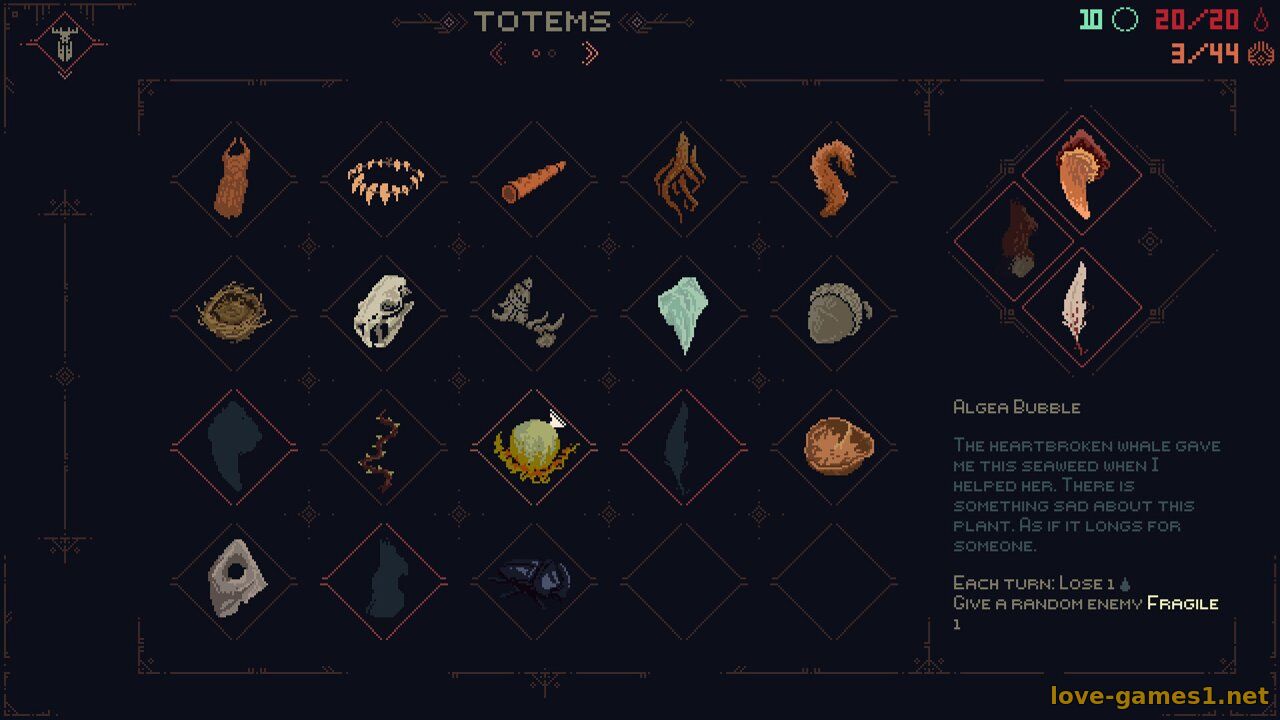Go to the next Totems page
The height and width of the screenshot is (720, 1280).
coord(590,53)
